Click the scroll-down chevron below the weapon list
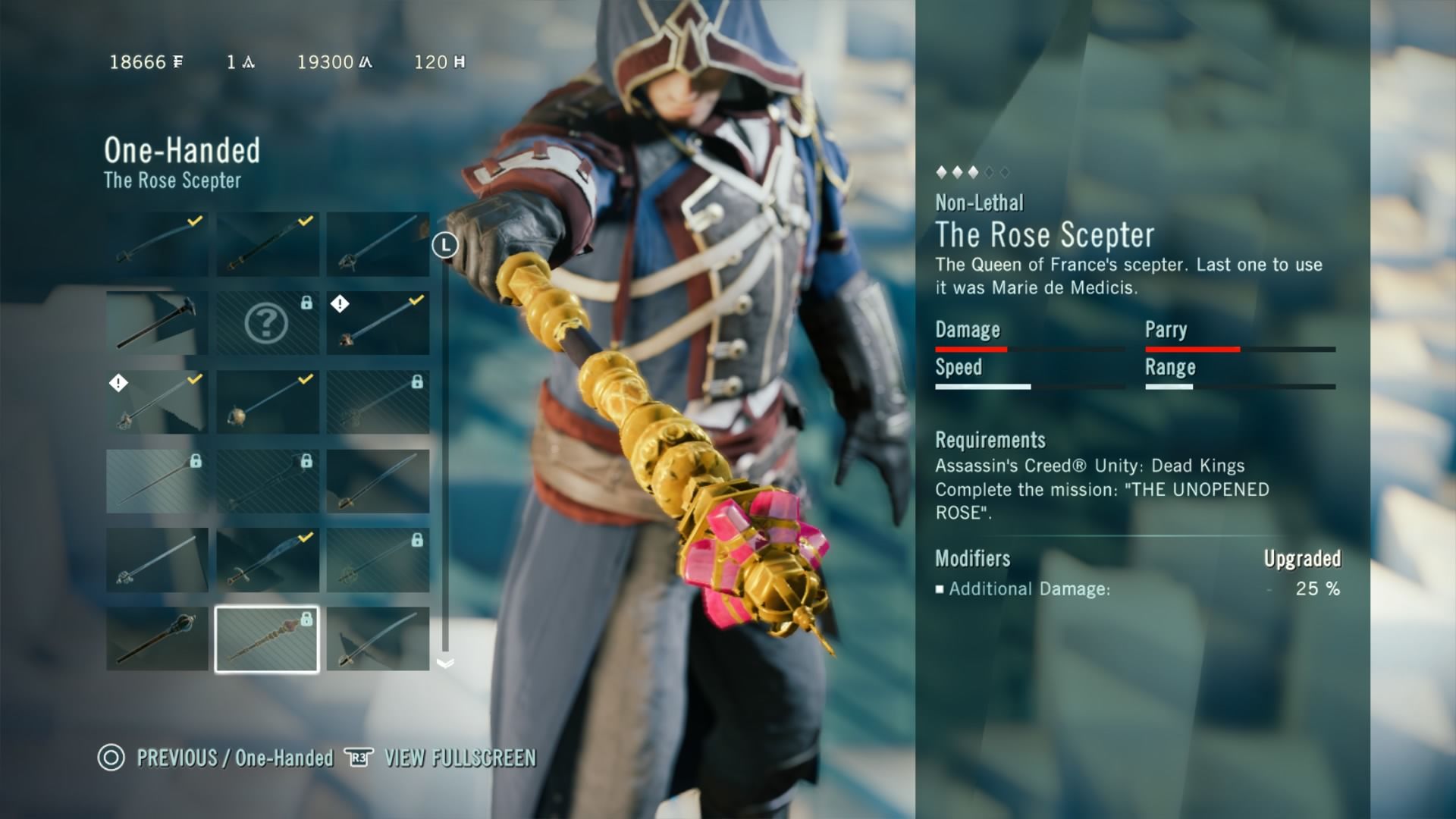 [x=445, y=664]
